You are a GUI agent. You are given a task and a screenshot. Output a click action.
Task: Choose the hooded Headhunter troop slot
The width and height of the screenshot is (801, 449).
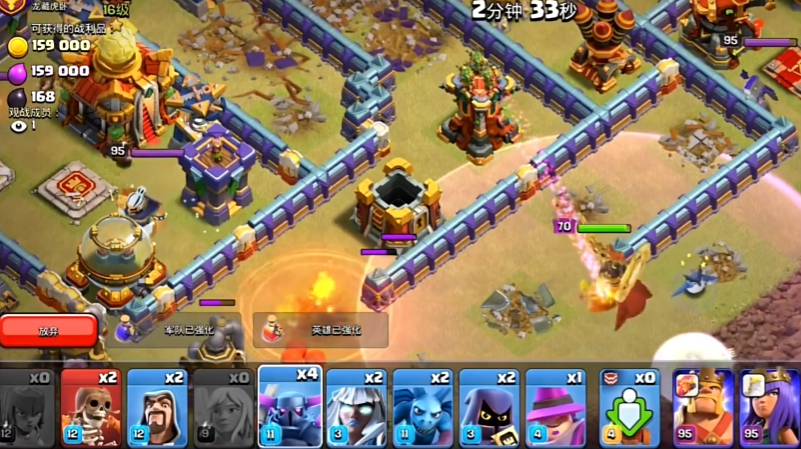[x=489, y=407]
